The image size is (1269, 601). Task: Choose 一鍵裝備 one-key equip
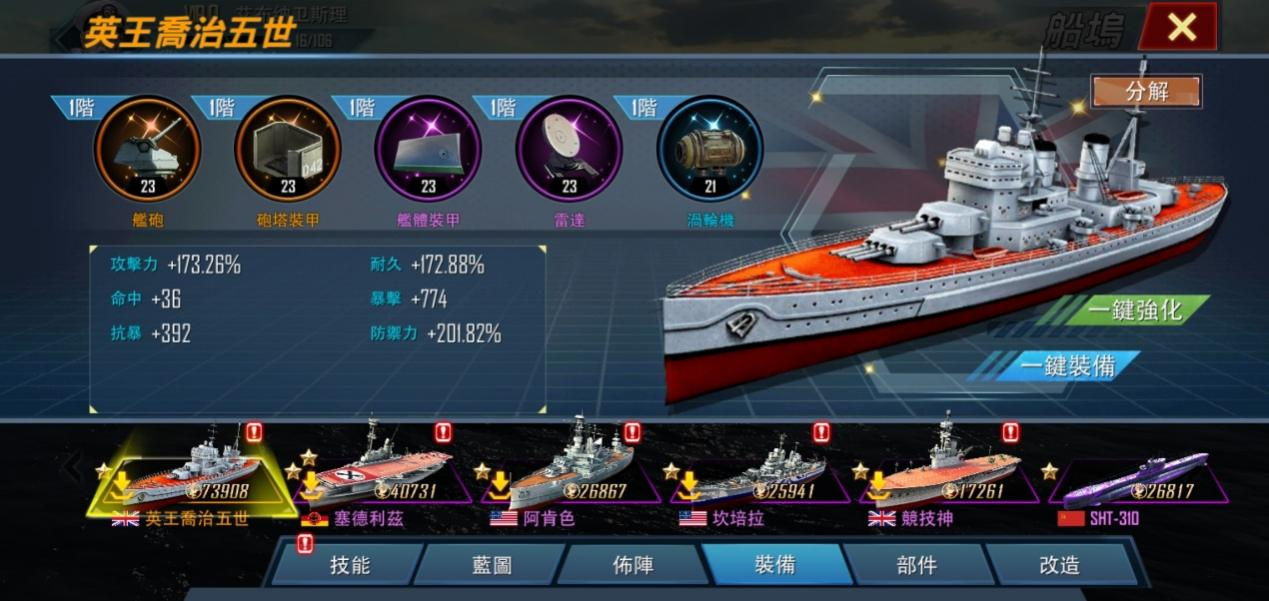[x=1067, y=366]
